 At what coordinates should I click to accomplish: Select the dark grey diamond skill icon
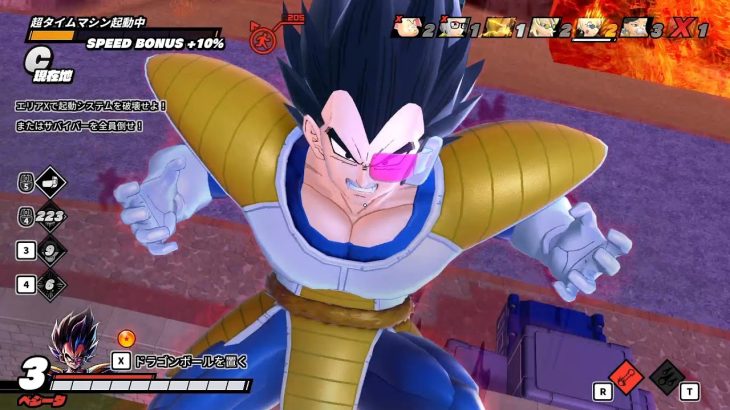click(x=664, y=376)
